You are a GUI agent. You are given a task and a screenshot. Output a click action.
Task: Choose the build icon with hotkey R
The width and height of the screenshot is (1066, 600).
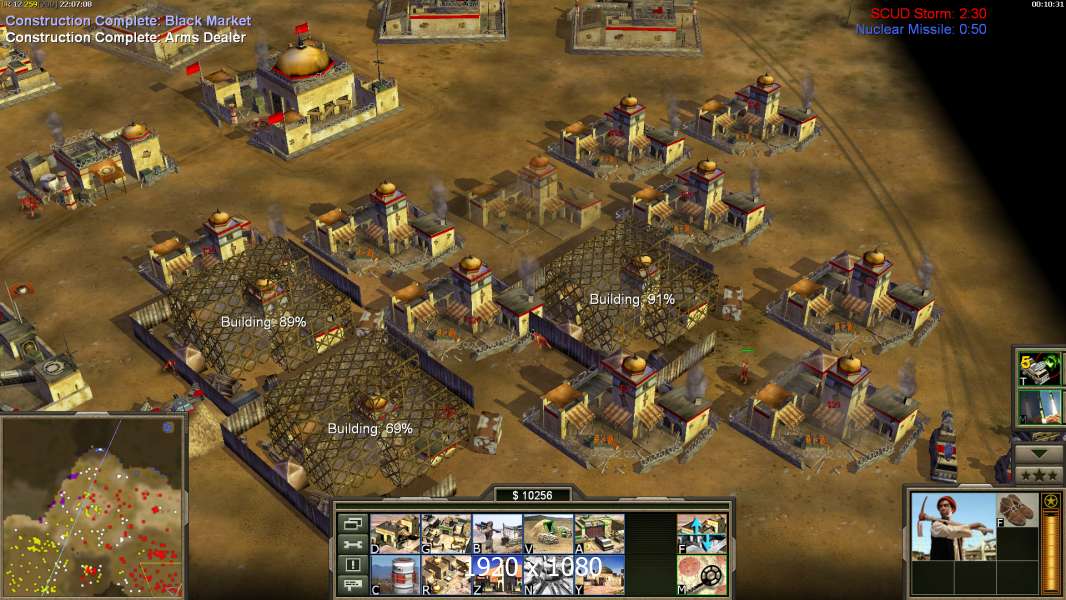[x=446, y=574]
